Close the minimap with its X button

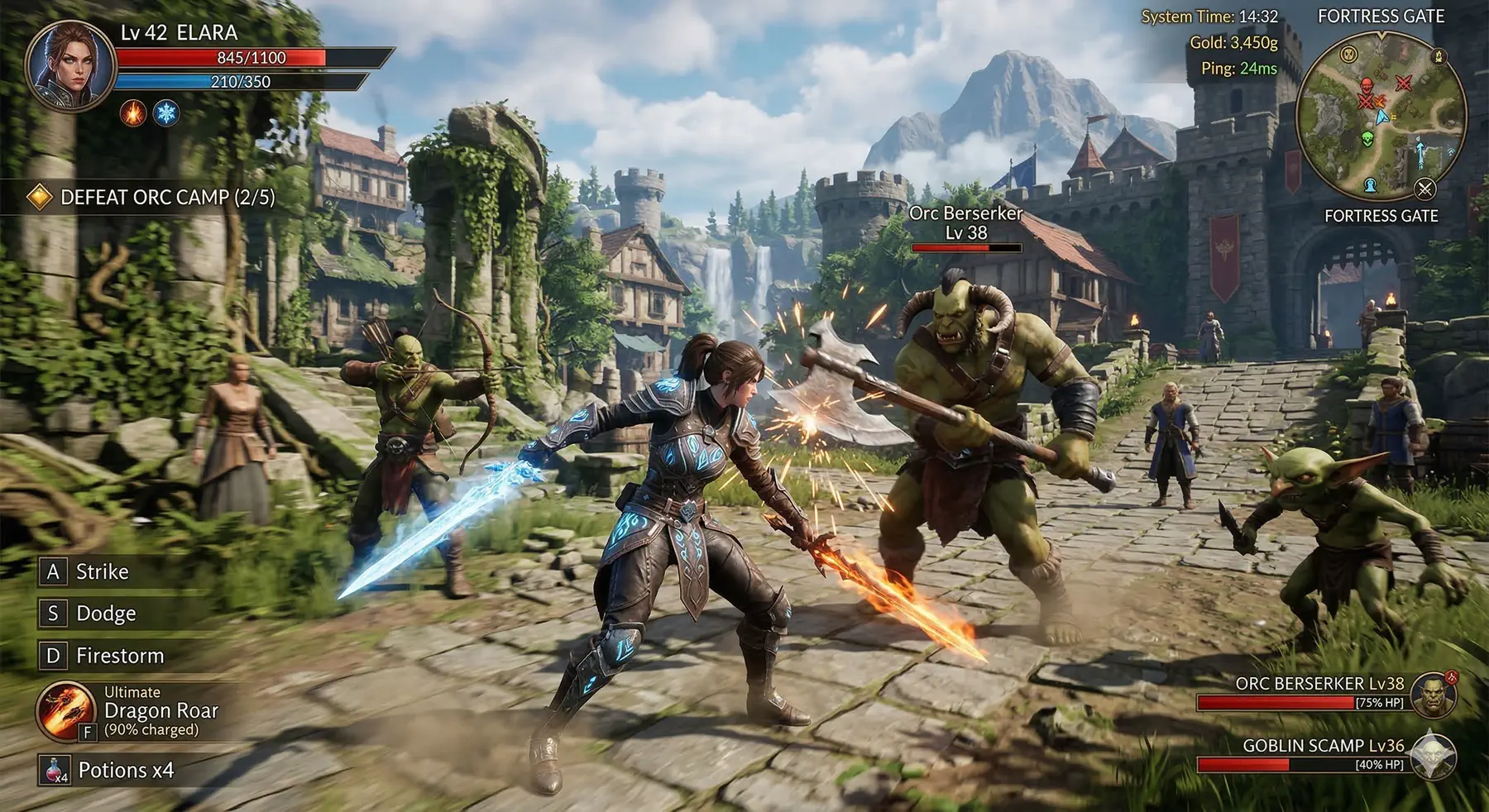pyautogui.click(x=1424, y=189)
